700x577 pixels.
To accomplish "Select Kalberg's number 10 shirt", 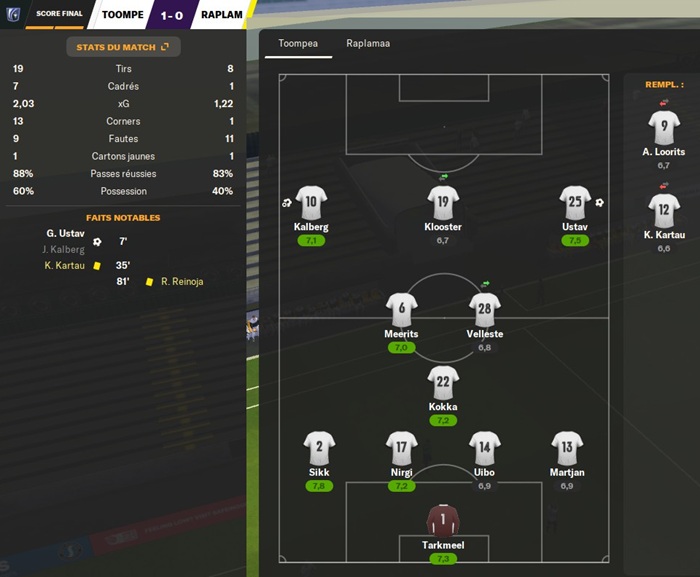I will point(311,203).
